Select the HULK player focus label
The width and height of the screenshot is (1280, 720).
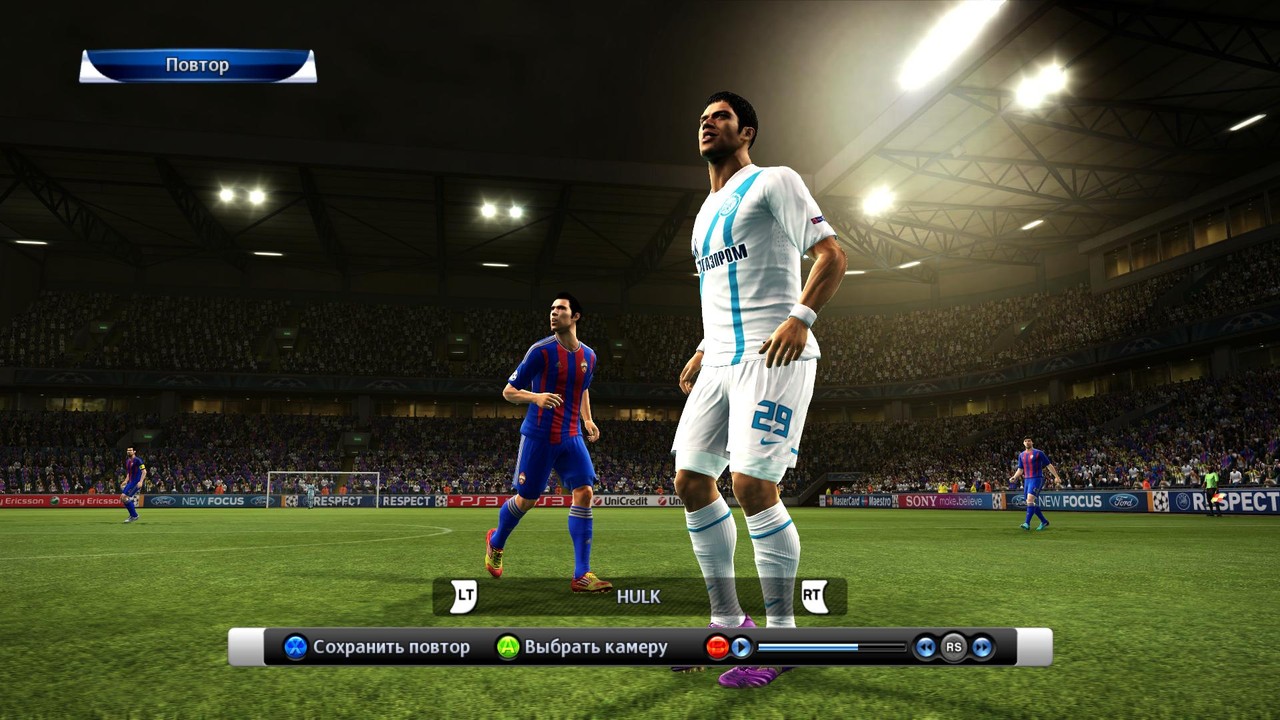pyautogui.click(x=638, y=597)
